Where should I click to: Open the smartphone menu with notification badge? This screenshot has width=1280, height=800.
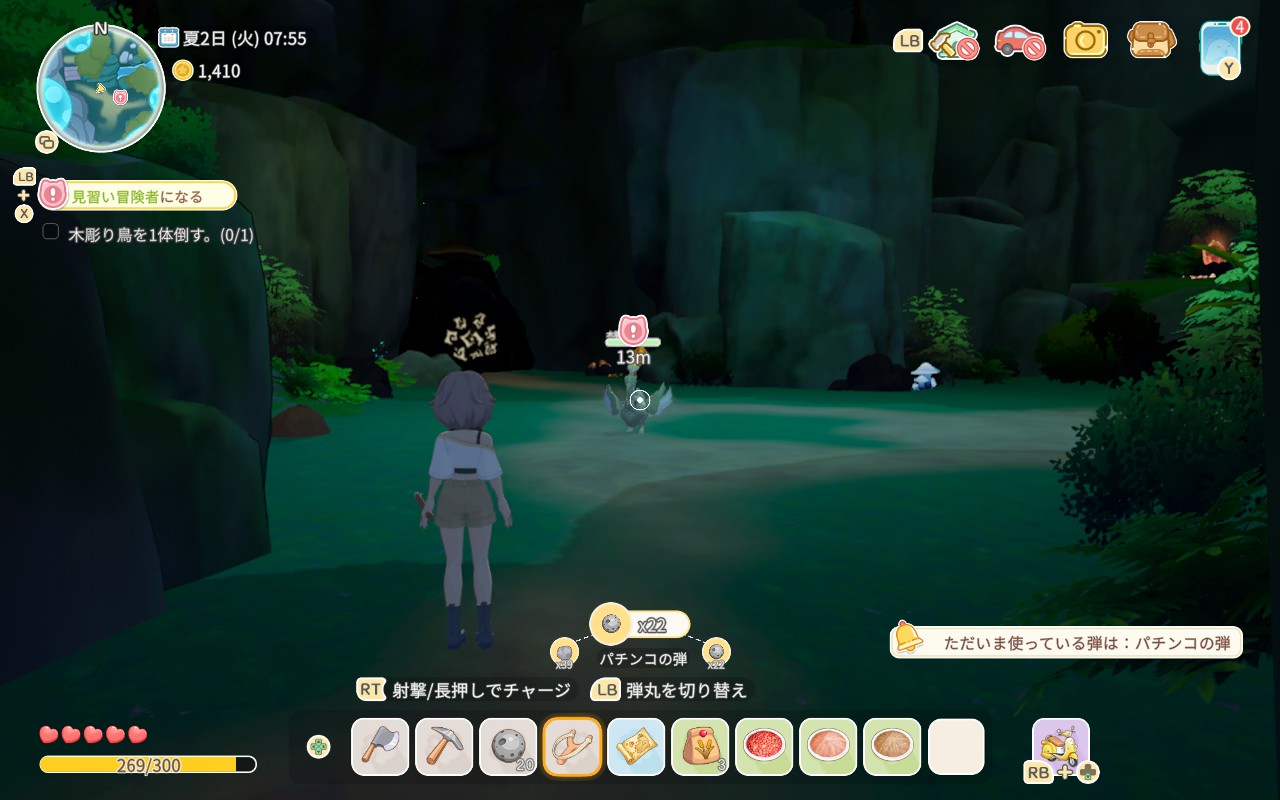[1220, 46]
